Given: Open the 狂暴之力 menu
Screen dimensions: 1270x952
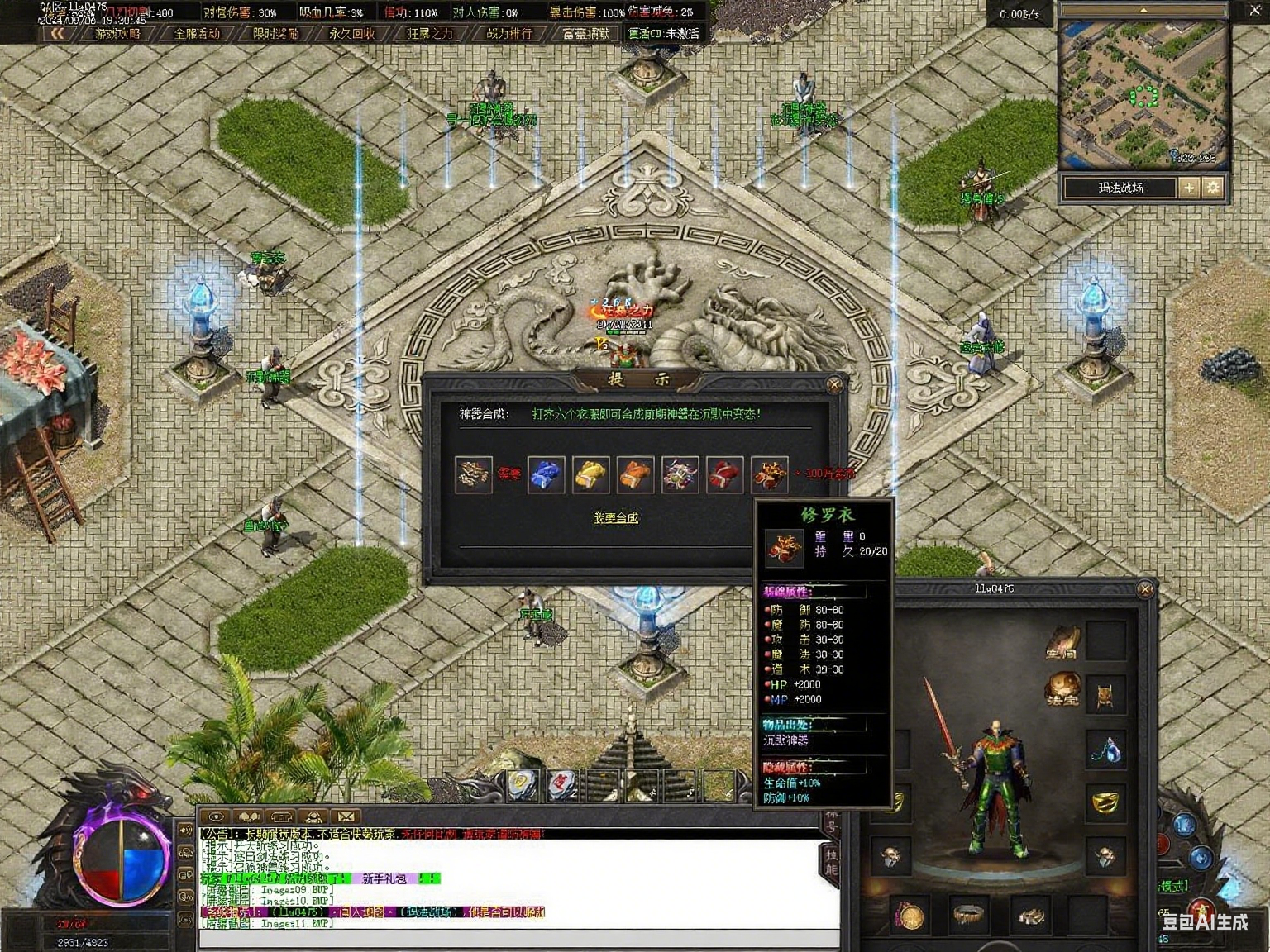Looking at the screenshot, I should 430,34.
